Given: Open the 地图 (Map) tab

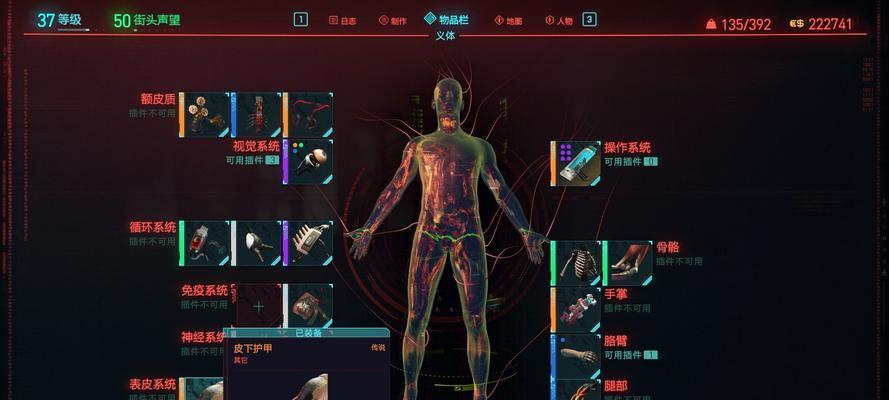Looking at the screenshot, I should 508,20.
